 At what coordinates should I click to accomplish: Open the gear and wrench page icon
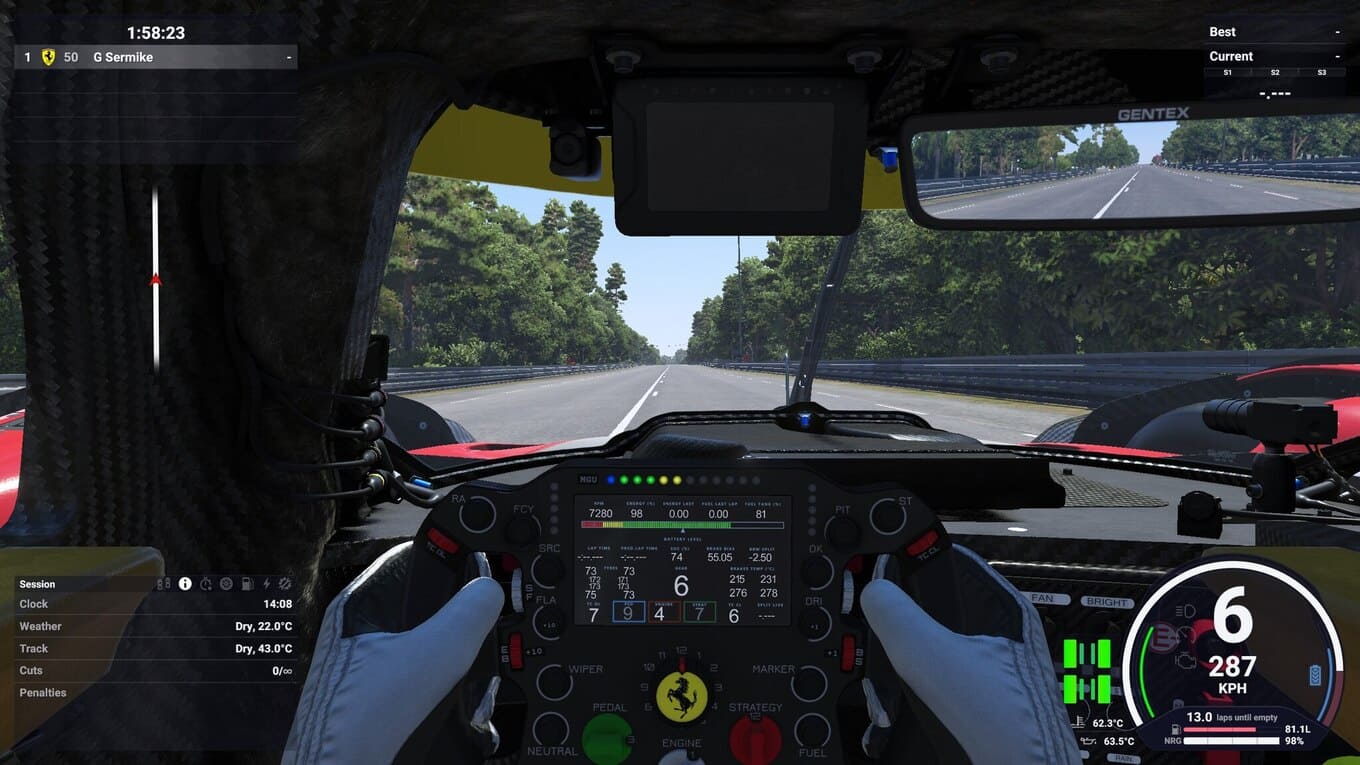coord(285,584)
